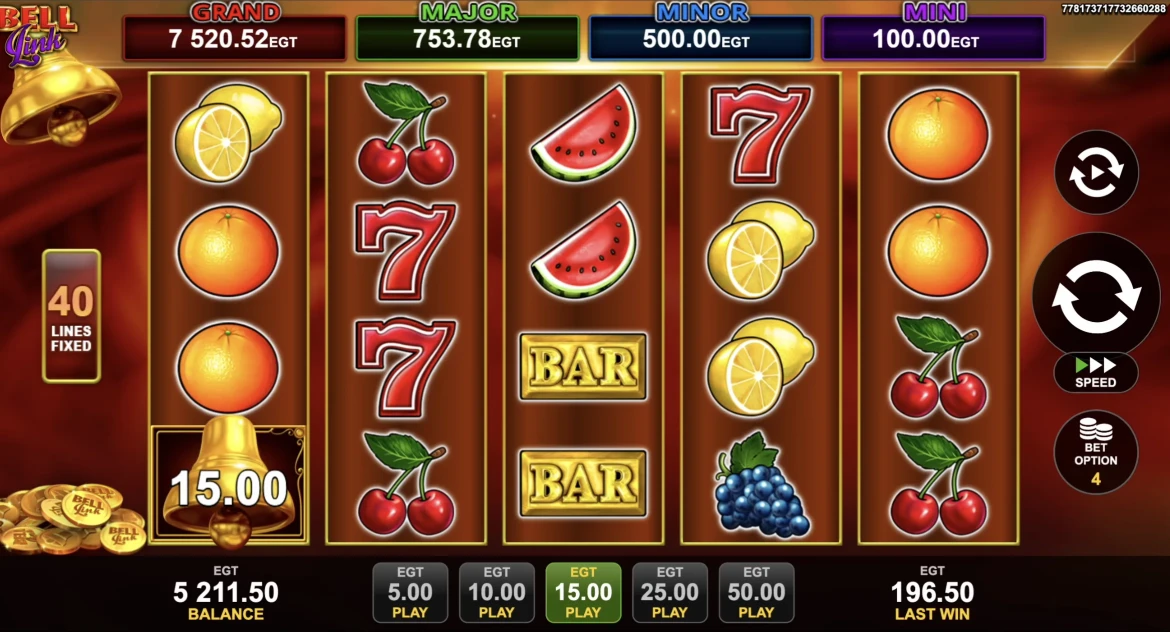Choose the 10.00 EGT play button
This screenshot has width=1170, height=632.
coord(496,593)
